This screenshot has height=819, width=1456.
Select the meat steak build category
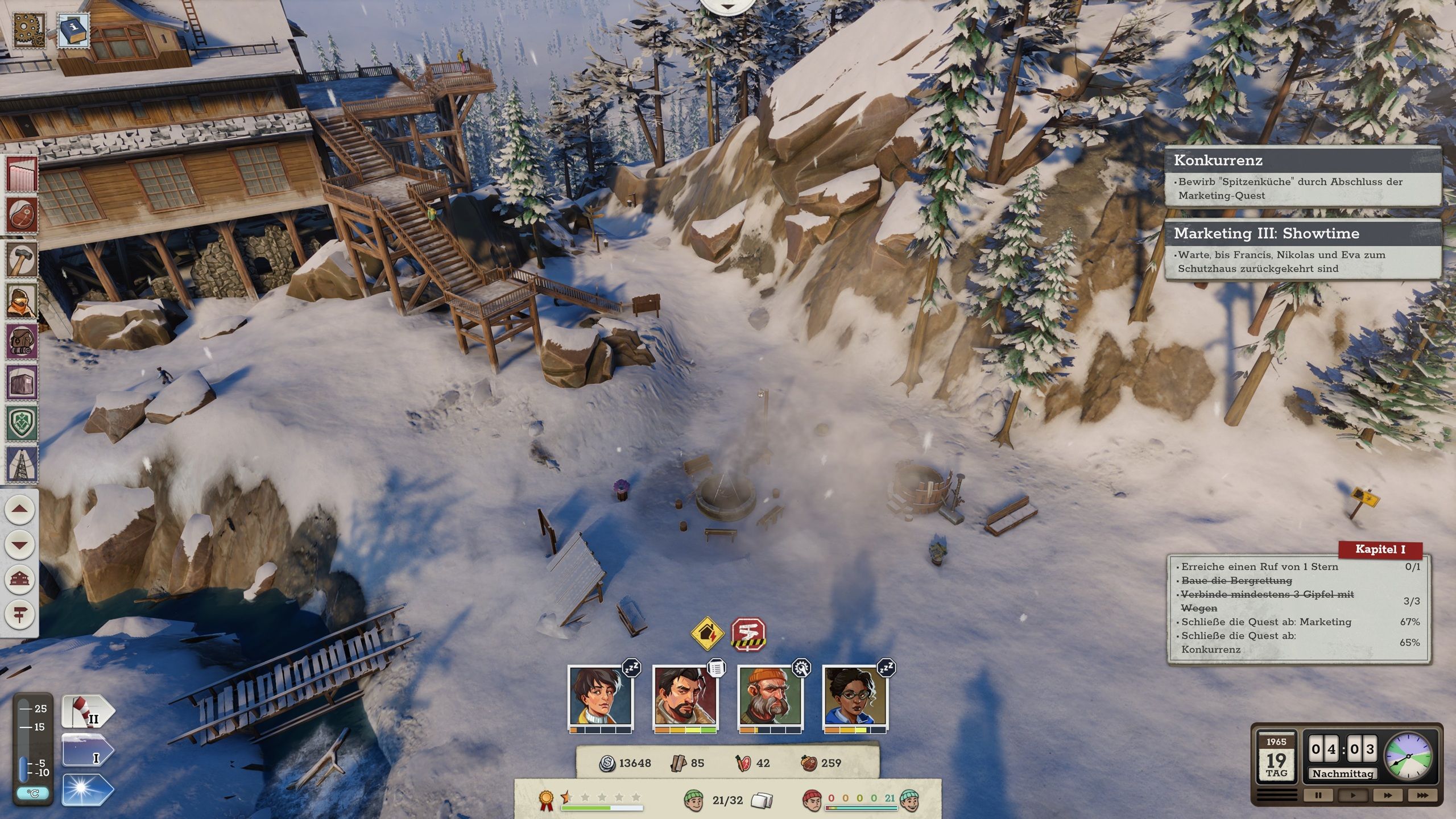click(x=22, y=216)
